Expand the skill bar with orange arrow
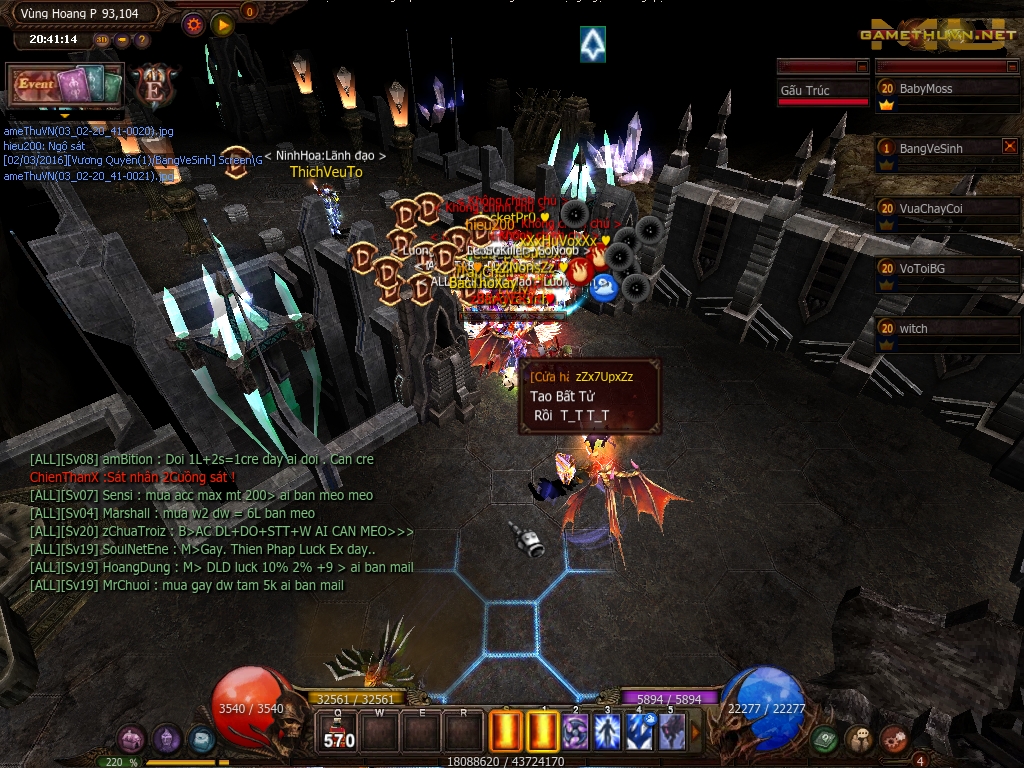Viewport: 1024px width, 768px height. (696, 732)
